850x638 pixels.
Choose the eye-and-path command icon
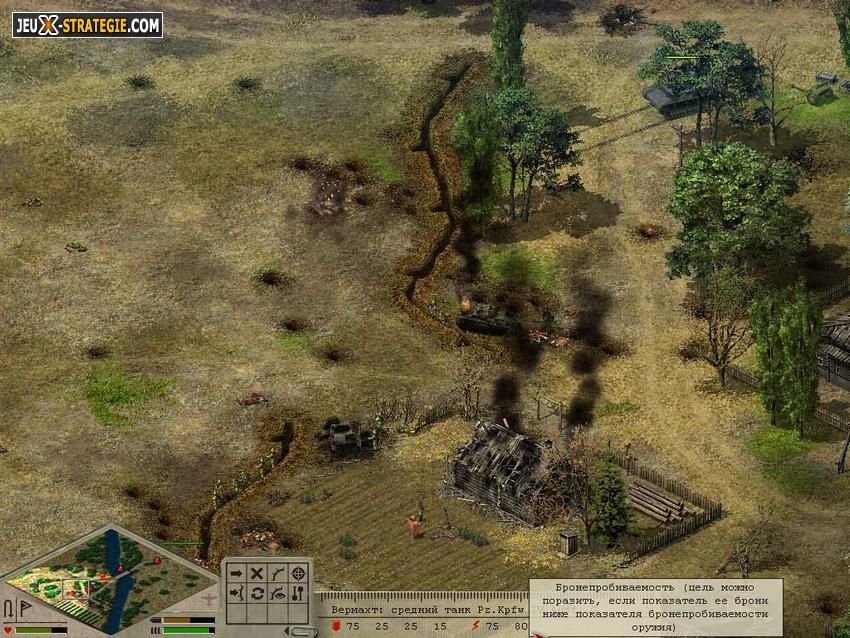[277, 593]
